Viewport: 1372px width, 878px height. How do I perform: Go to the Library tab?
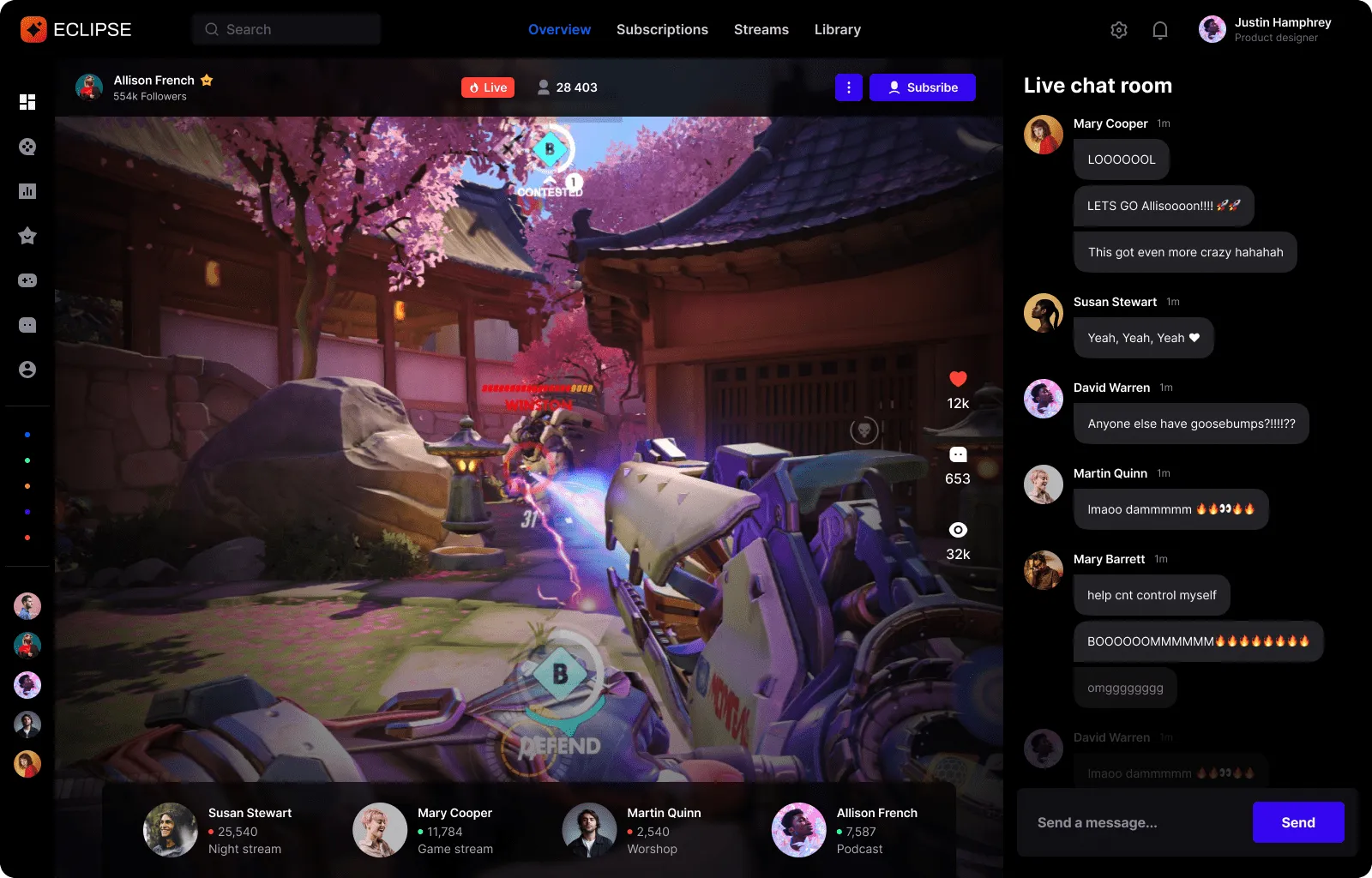click(x=837, y=29)
